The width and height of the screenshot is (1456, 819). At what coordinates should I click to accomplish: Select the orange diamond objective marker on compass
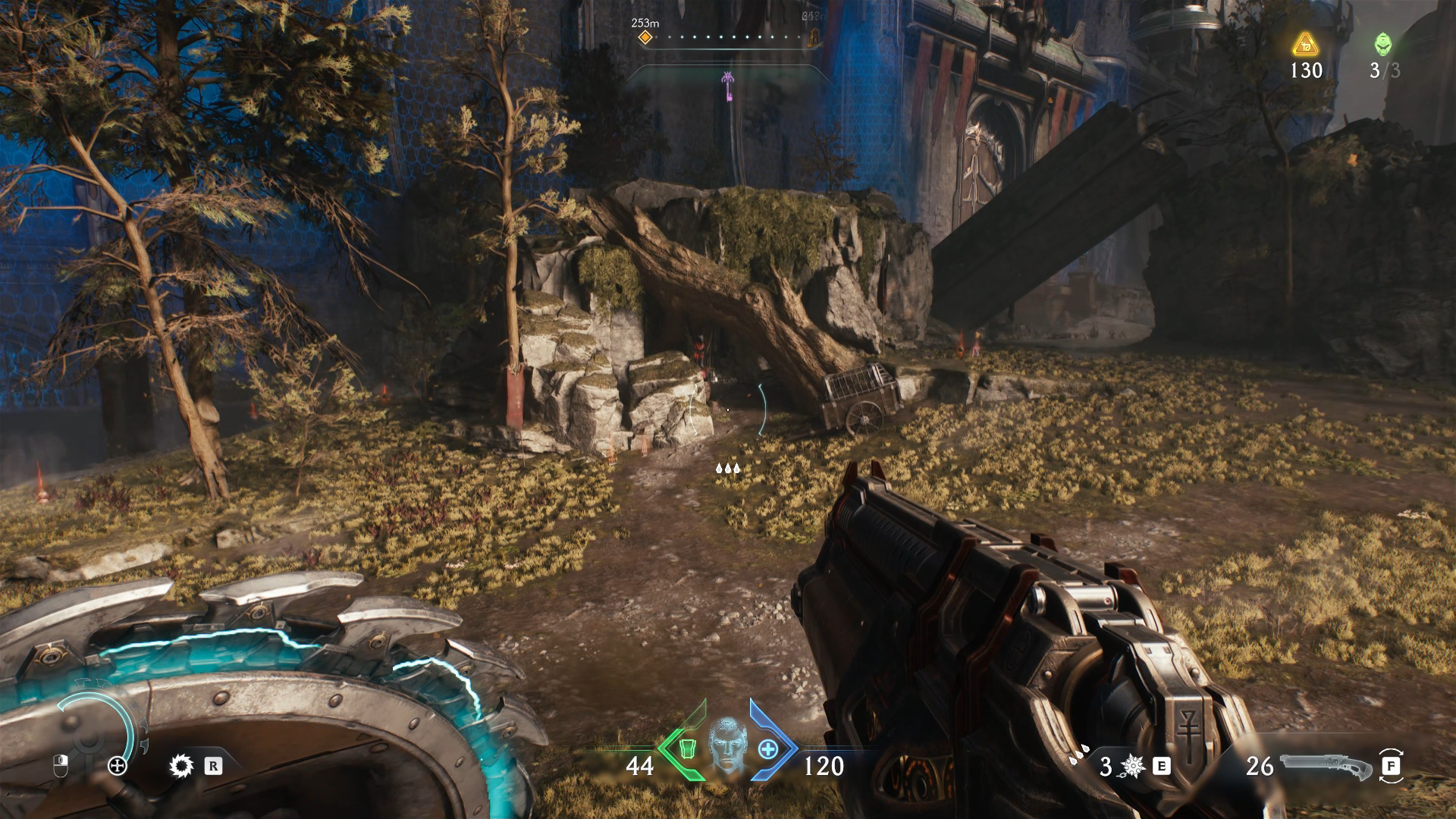pyautogui.click(x=645, y=37)
